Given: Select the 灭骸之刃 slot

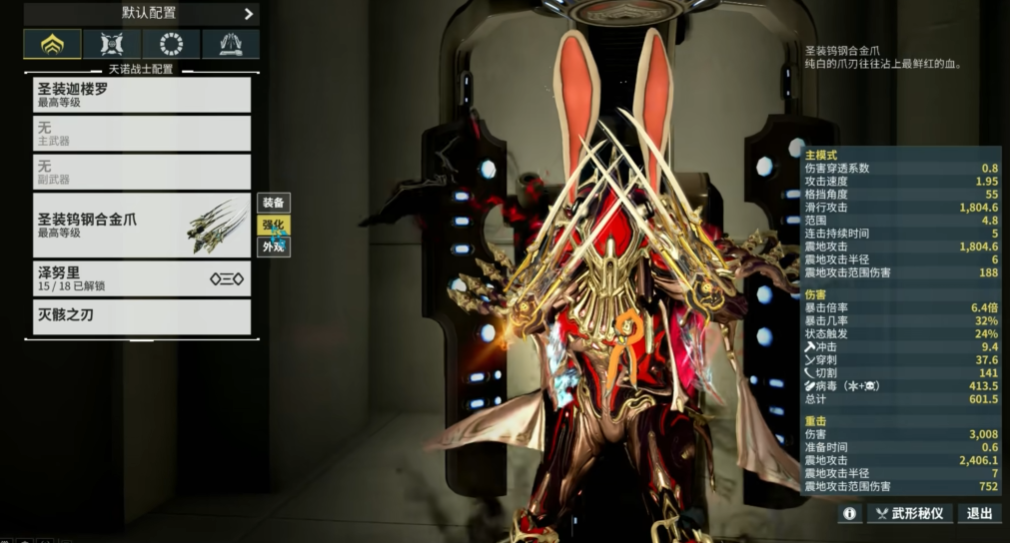Looking at the screenshot, I should [x=141, y=317].
